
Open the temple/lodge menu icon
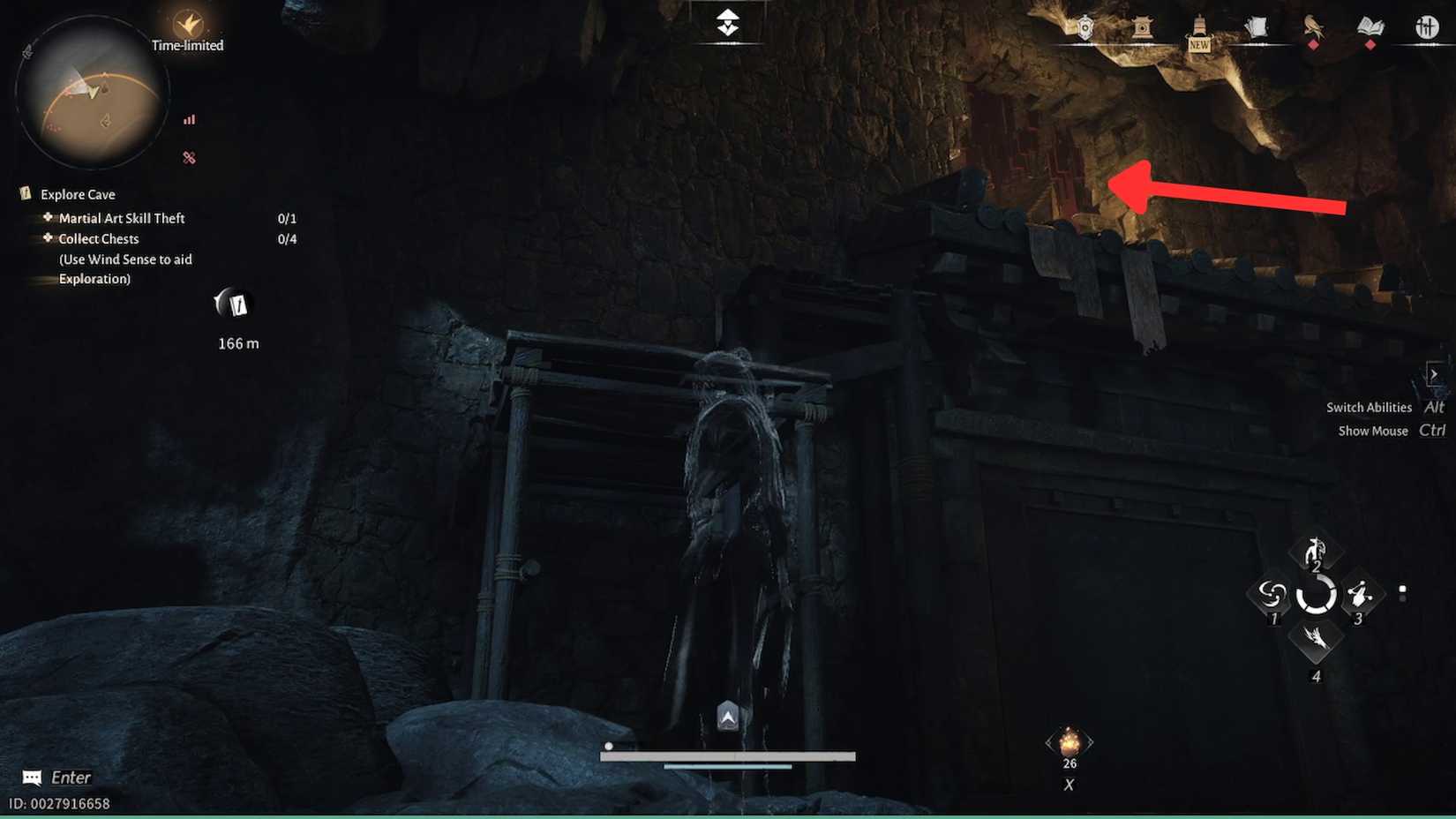(1142, 26)
